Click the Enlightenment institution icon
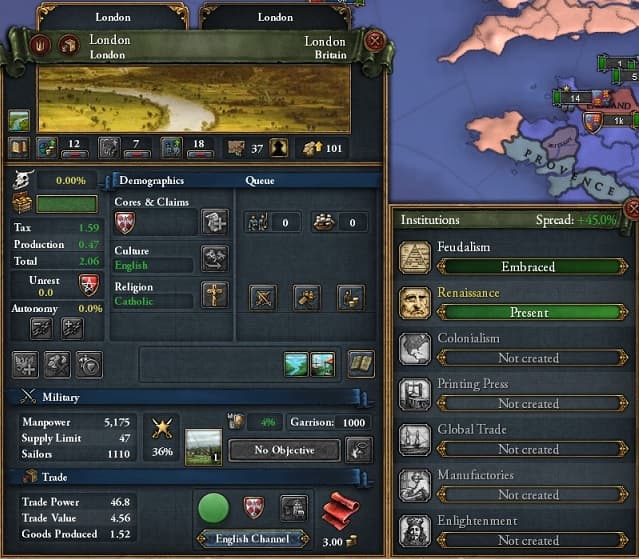 click(x=415, y=531)
